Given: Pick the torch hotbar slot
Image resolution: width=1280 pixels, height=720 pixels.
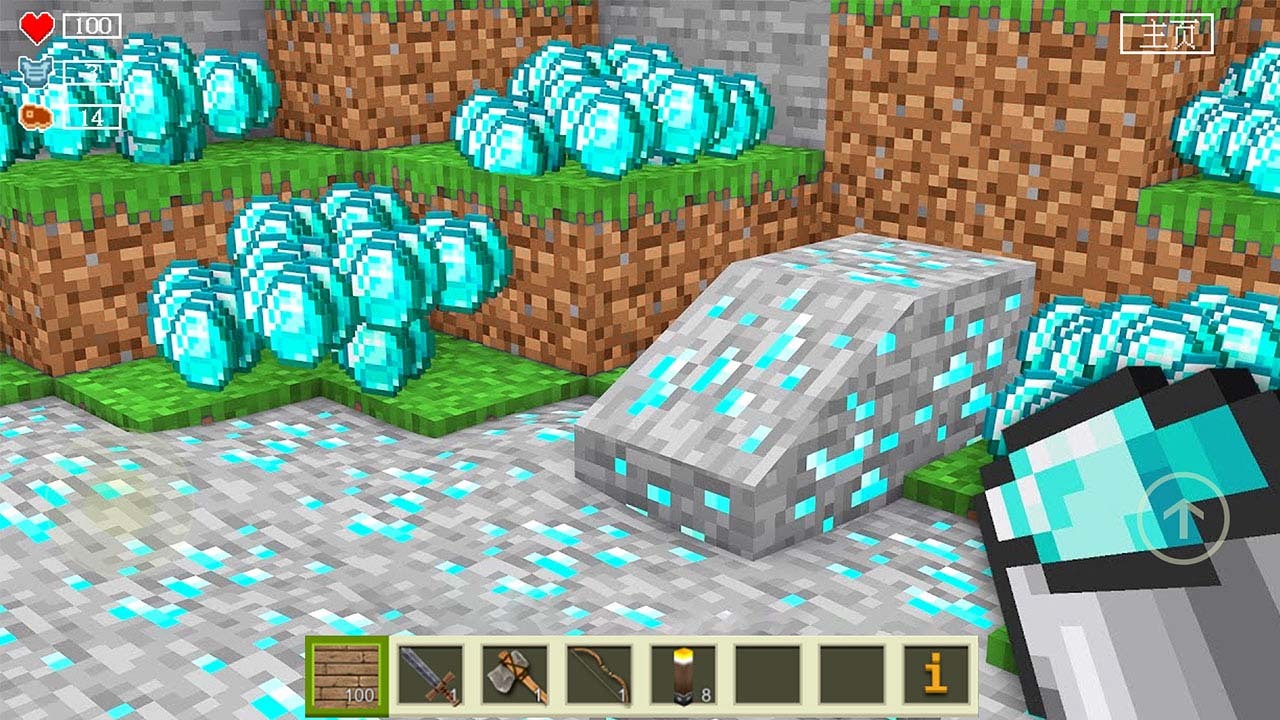Looking at the screenshot, I should (683, 676).
